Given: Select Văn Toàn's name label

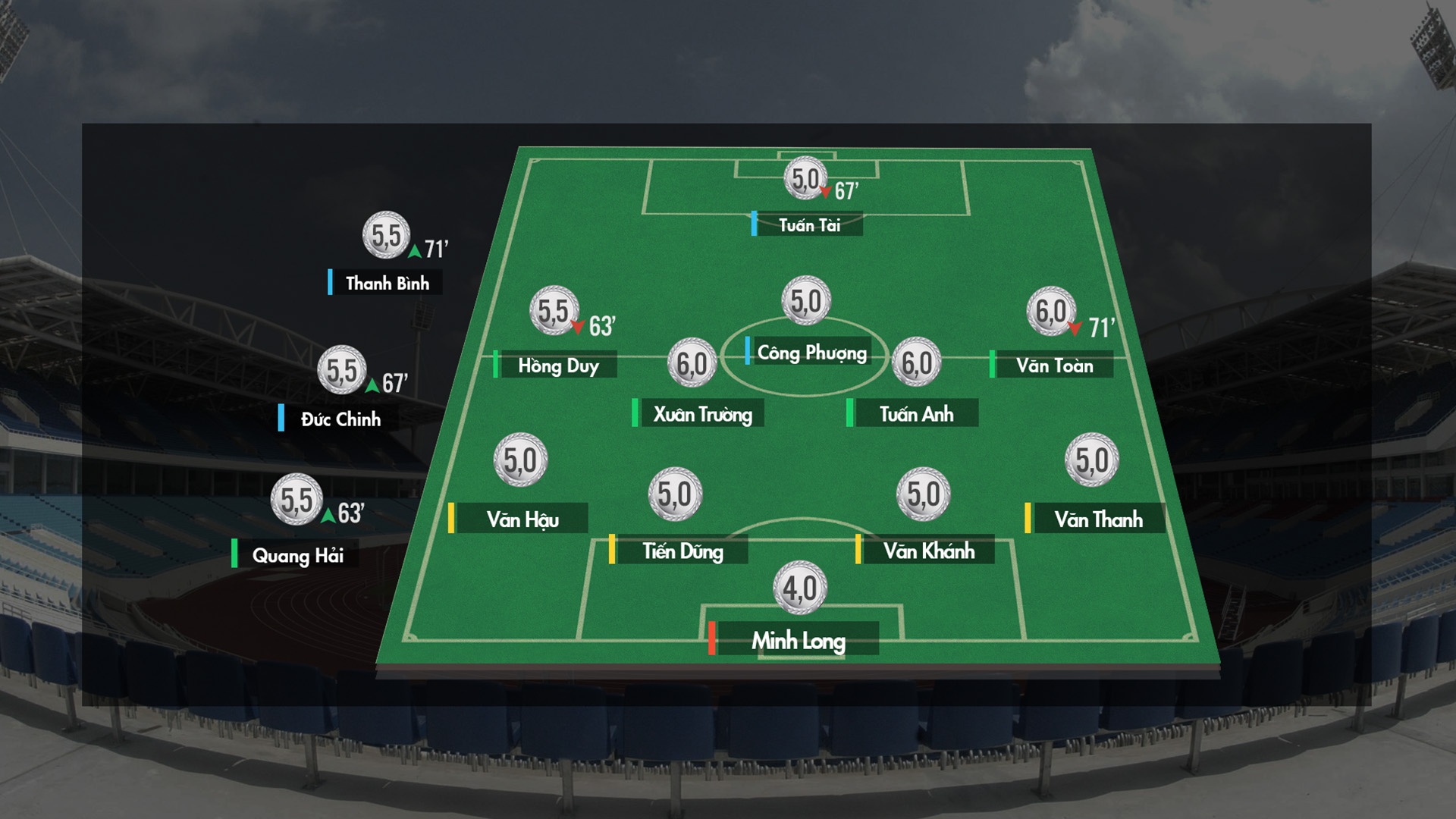Looking at the screenshot, I should [x=1054, y=366].
